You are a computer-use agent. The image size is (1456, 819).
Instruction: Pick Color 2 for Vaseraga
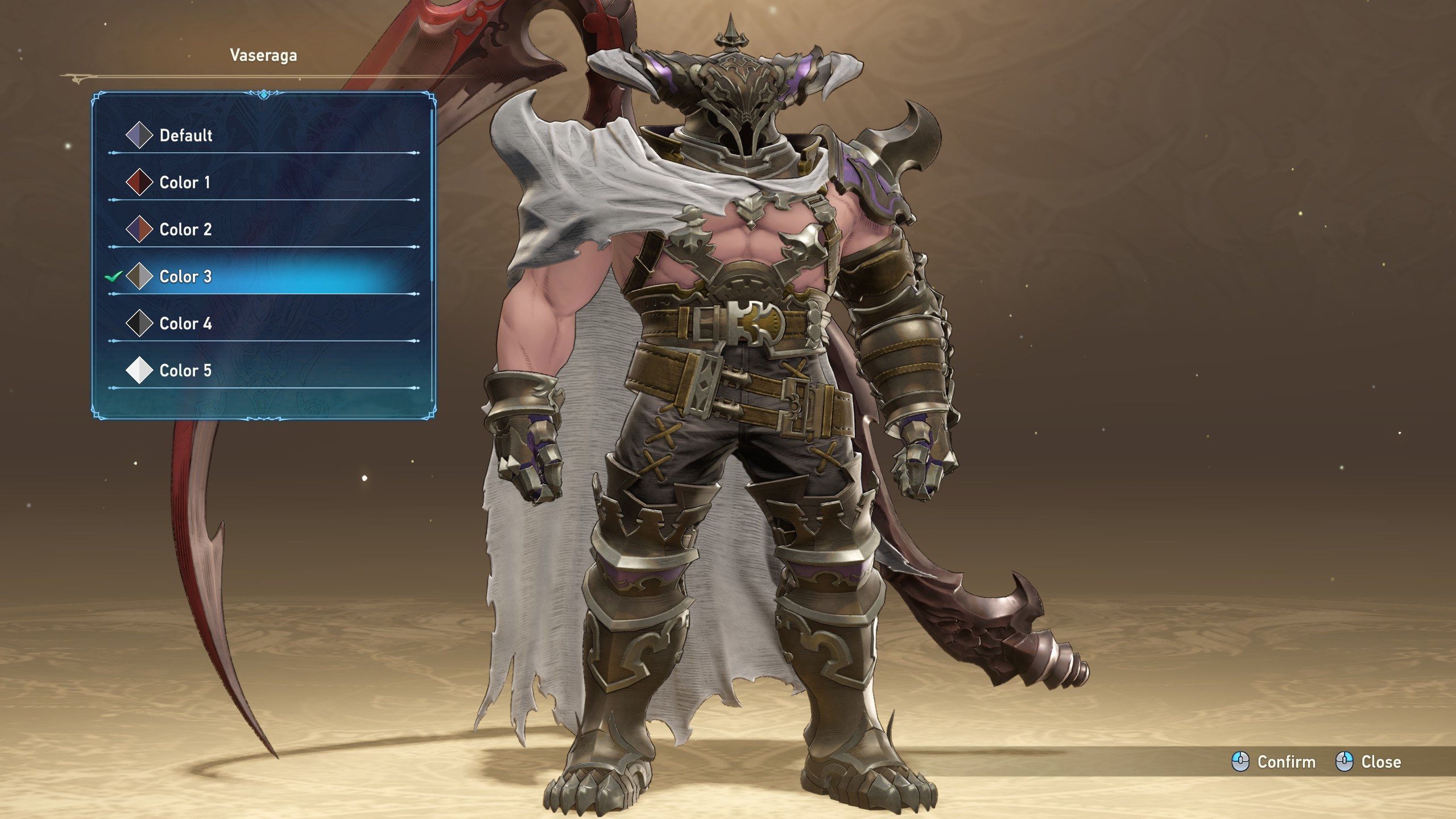click(x=185, y=230)
